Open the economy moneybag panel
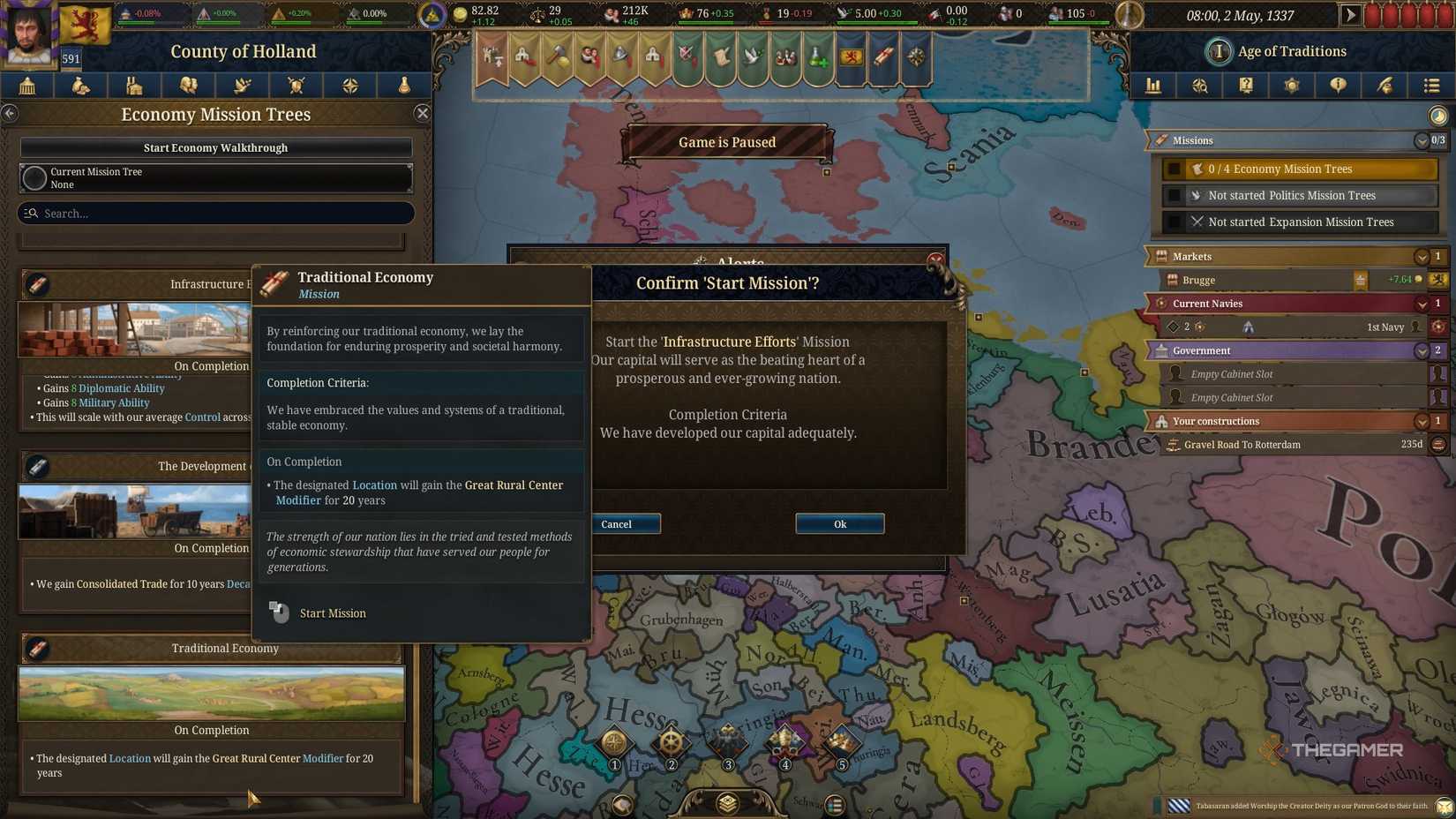This screenshot has width=1456, height=819. pyautogui.click(x=80, y=86)
